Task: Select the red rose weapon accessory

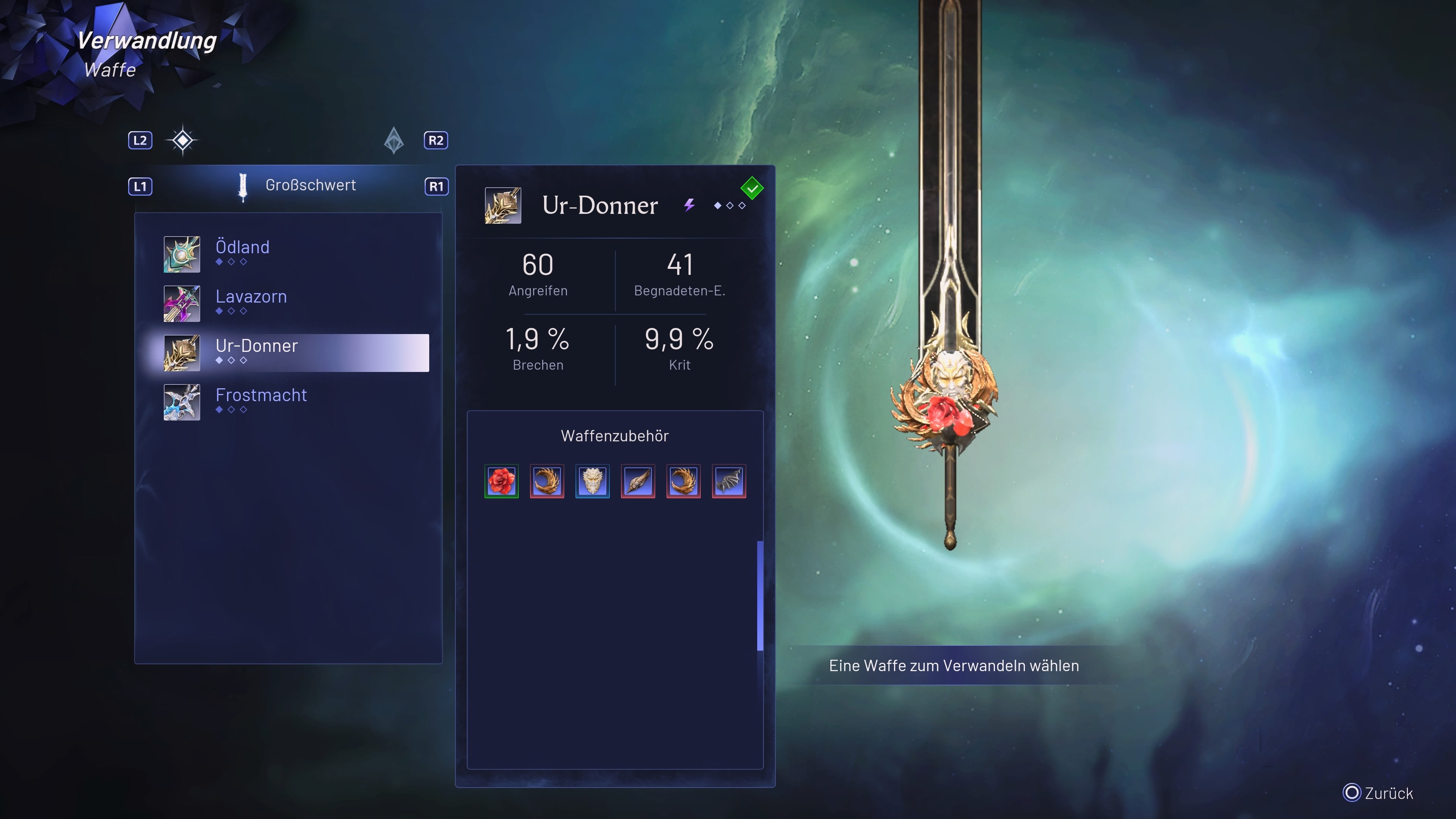Action: [x=501, y=482]
